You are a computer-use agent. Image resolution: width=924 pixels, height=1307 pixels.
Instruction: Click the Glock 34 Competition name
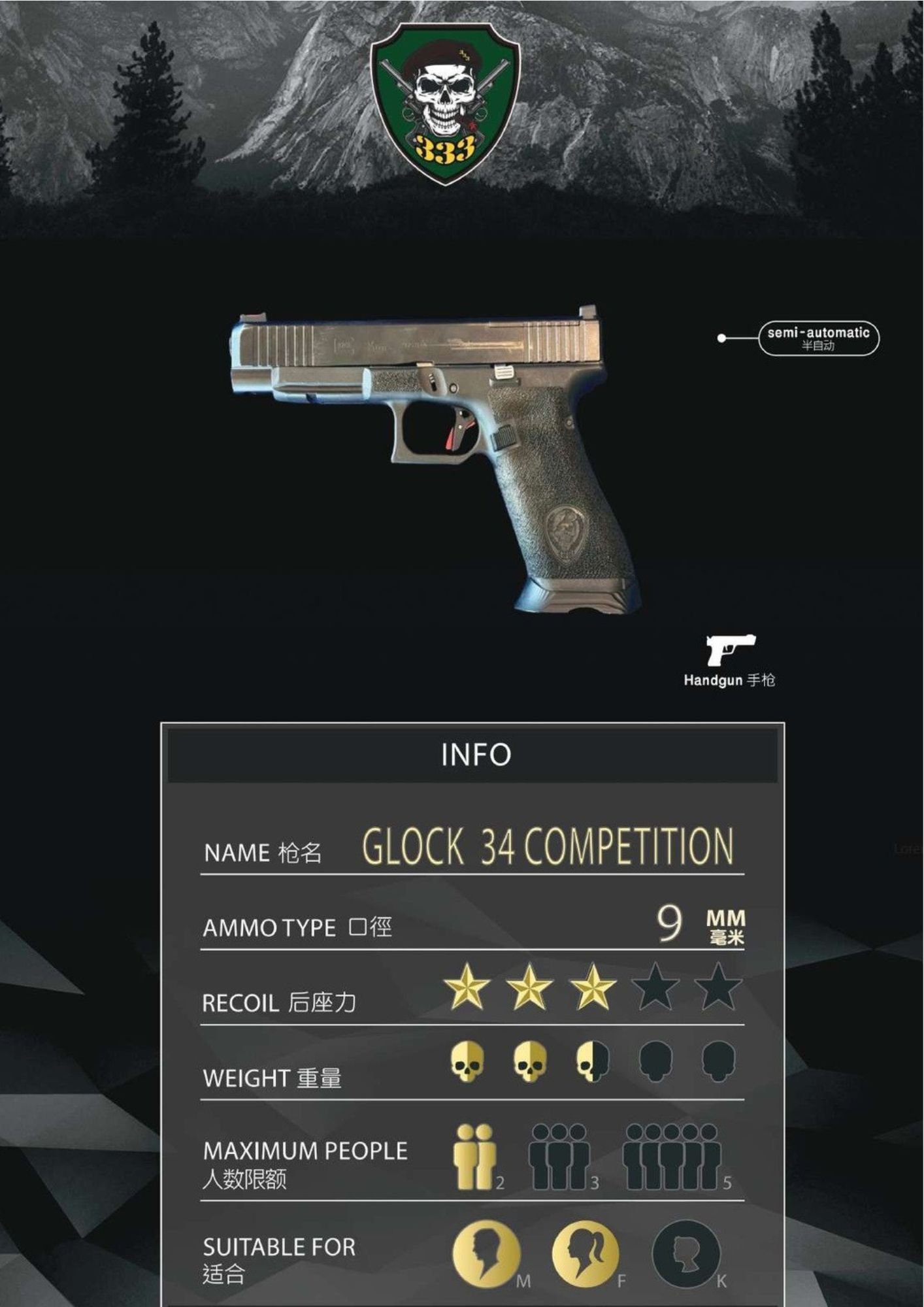[x=548, y=847]
